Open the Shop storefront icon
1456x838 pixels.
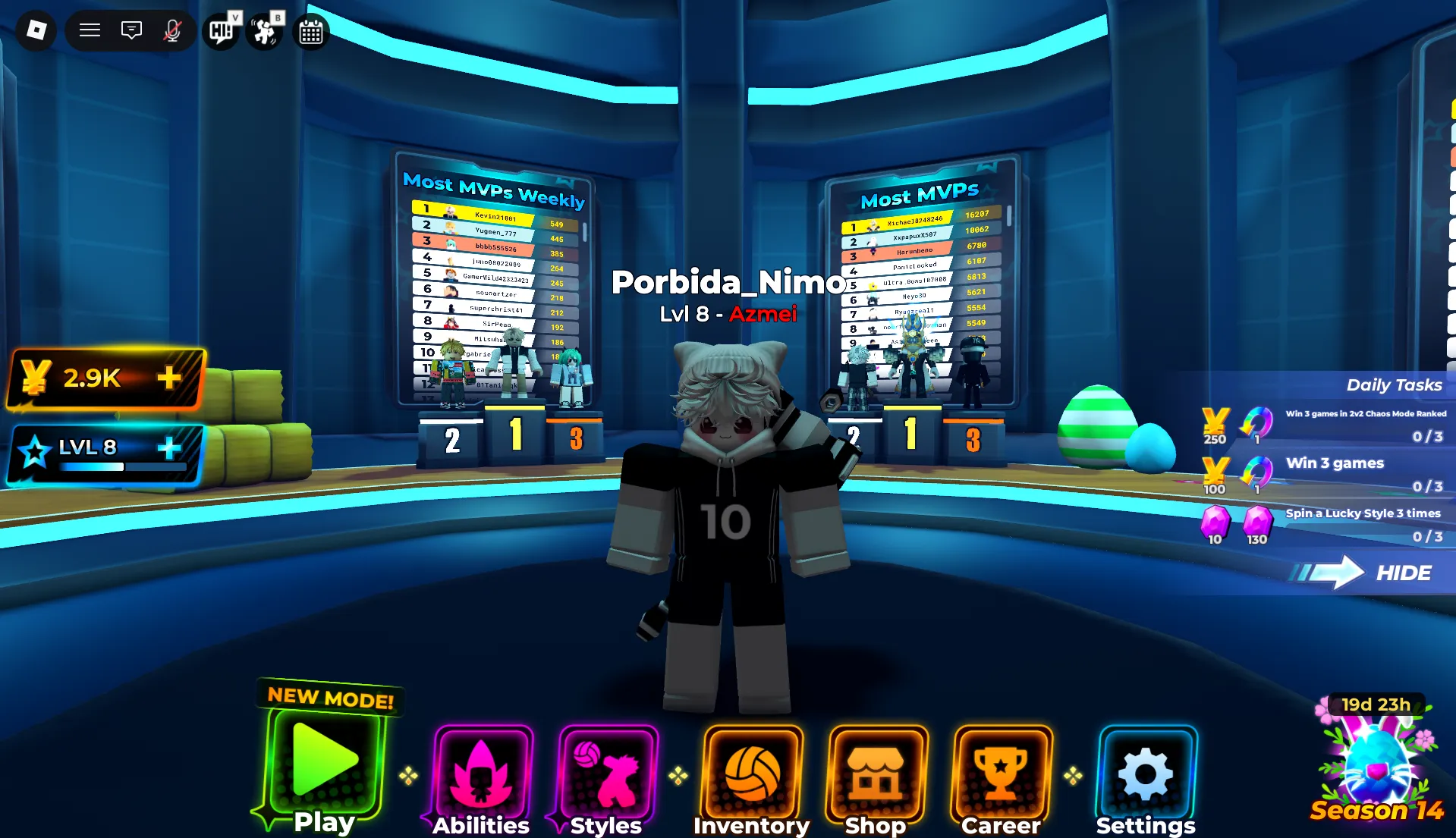877,771
